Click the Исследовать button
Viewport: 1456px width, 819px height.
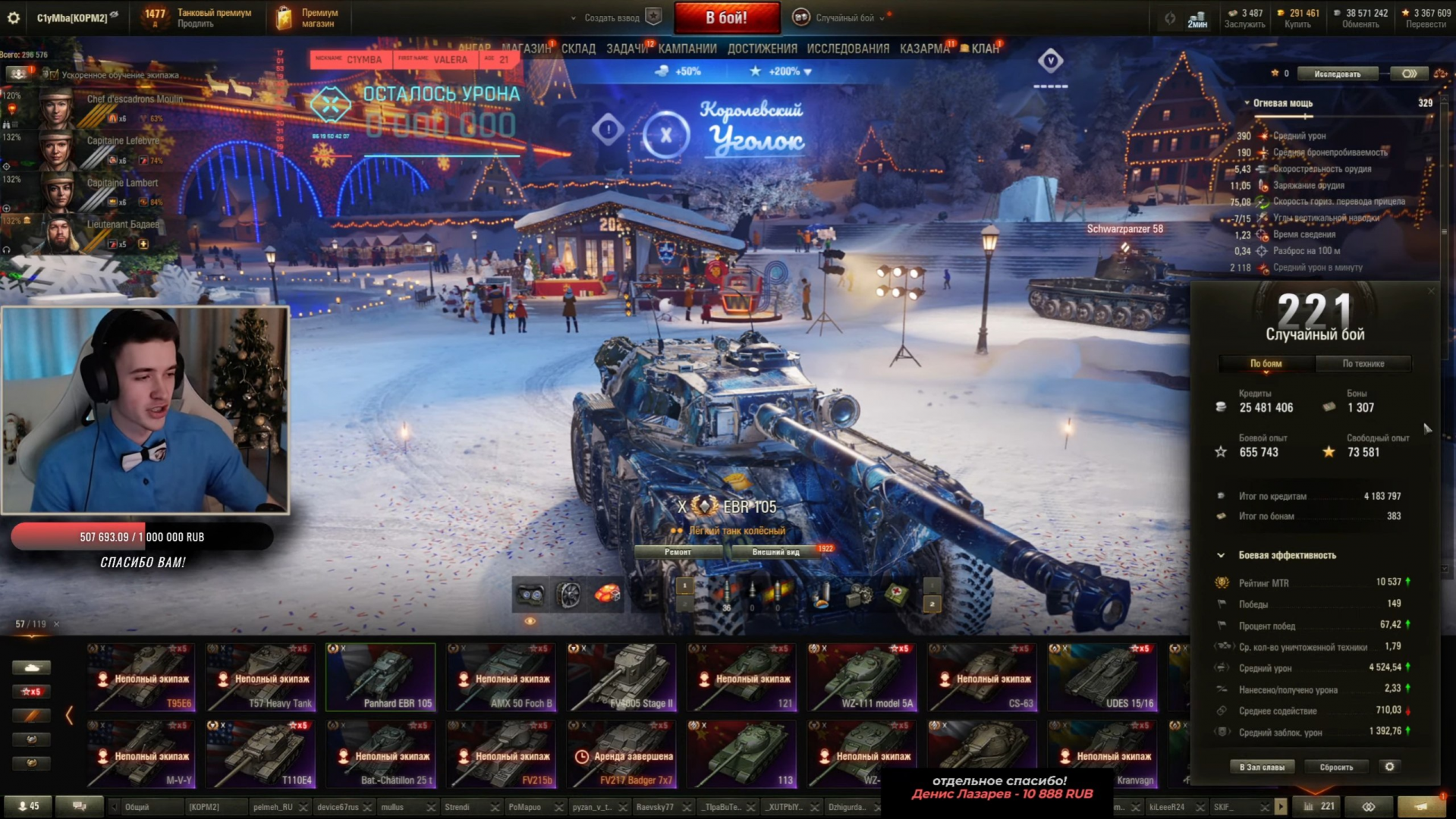tap(1337, 74)
